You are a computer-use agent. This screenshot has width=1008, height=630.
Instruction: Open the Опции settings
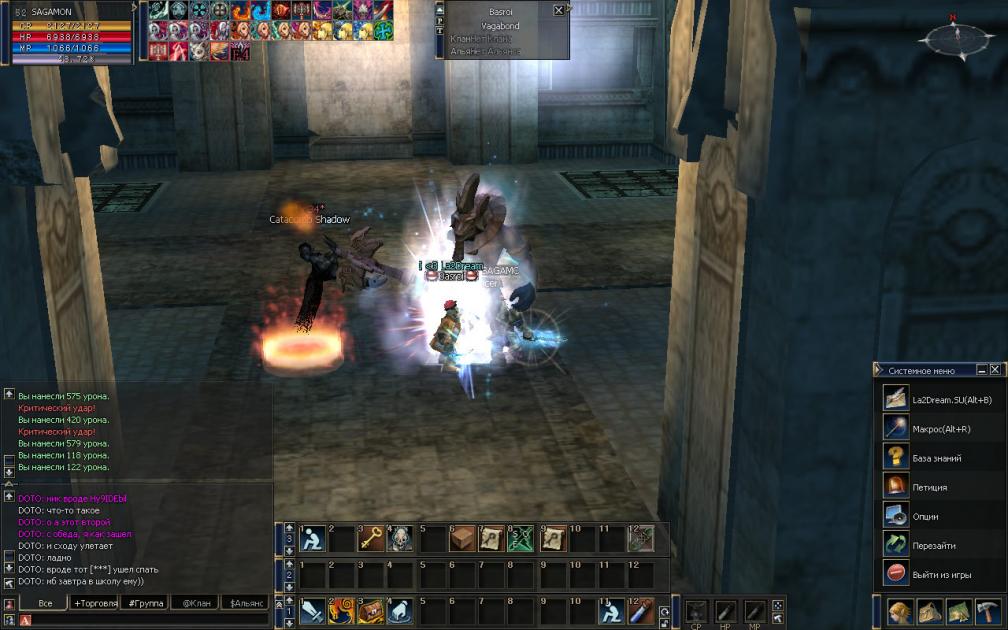tap(924, 516)
